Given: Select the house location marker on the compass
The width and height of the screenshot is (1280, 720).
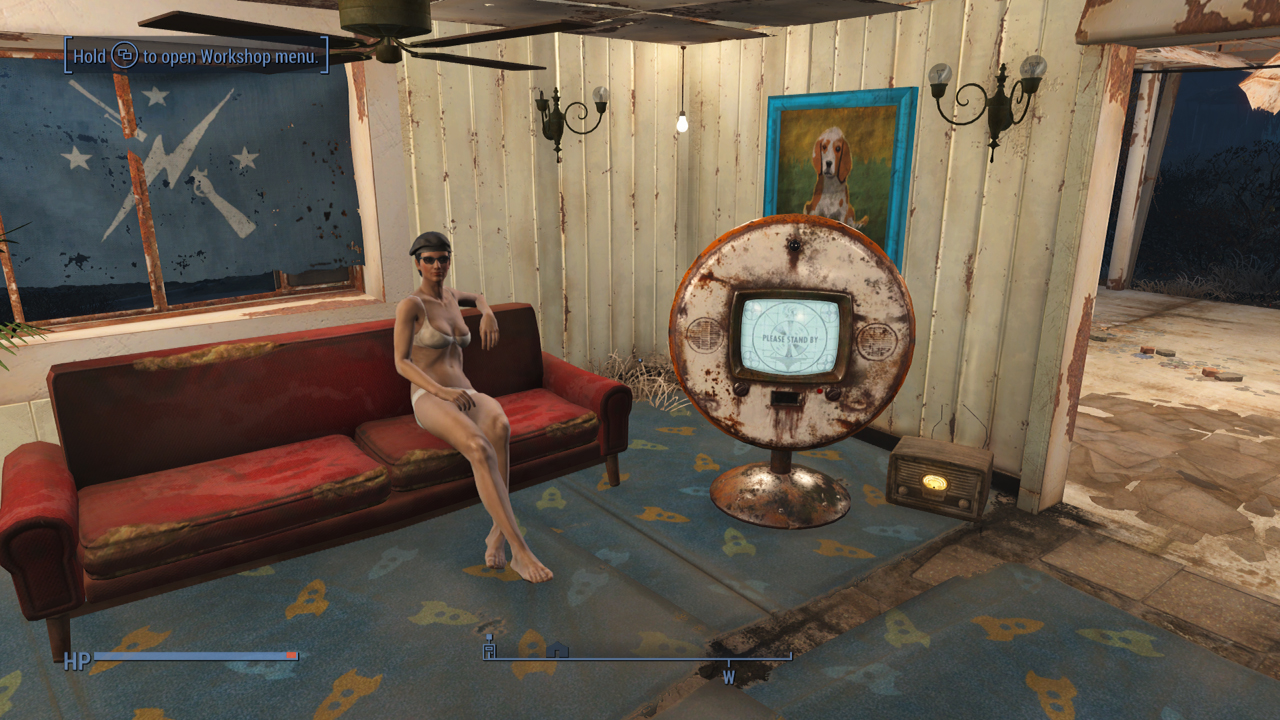Looking at the screenshot, I should coord(558,650).
